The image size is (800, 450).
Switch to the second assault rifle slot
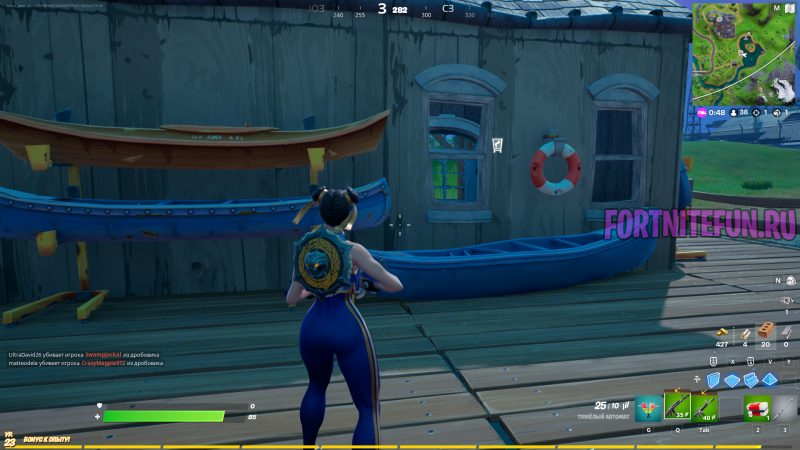(x=704, y=407)
